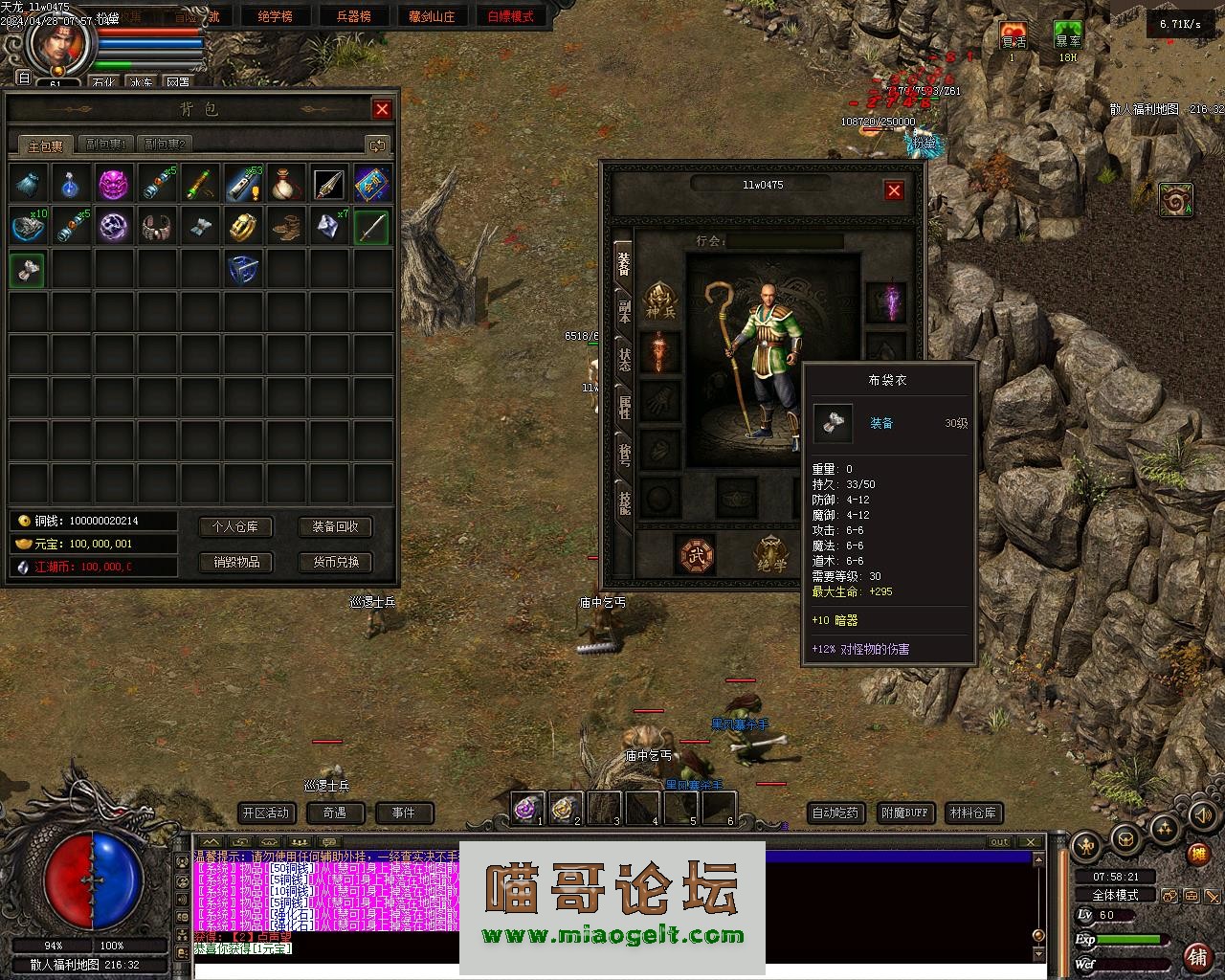Viewport: 1225px width, 980px height.
Task: Open the 个人仓库 personal warehouse
Action: 235,526
